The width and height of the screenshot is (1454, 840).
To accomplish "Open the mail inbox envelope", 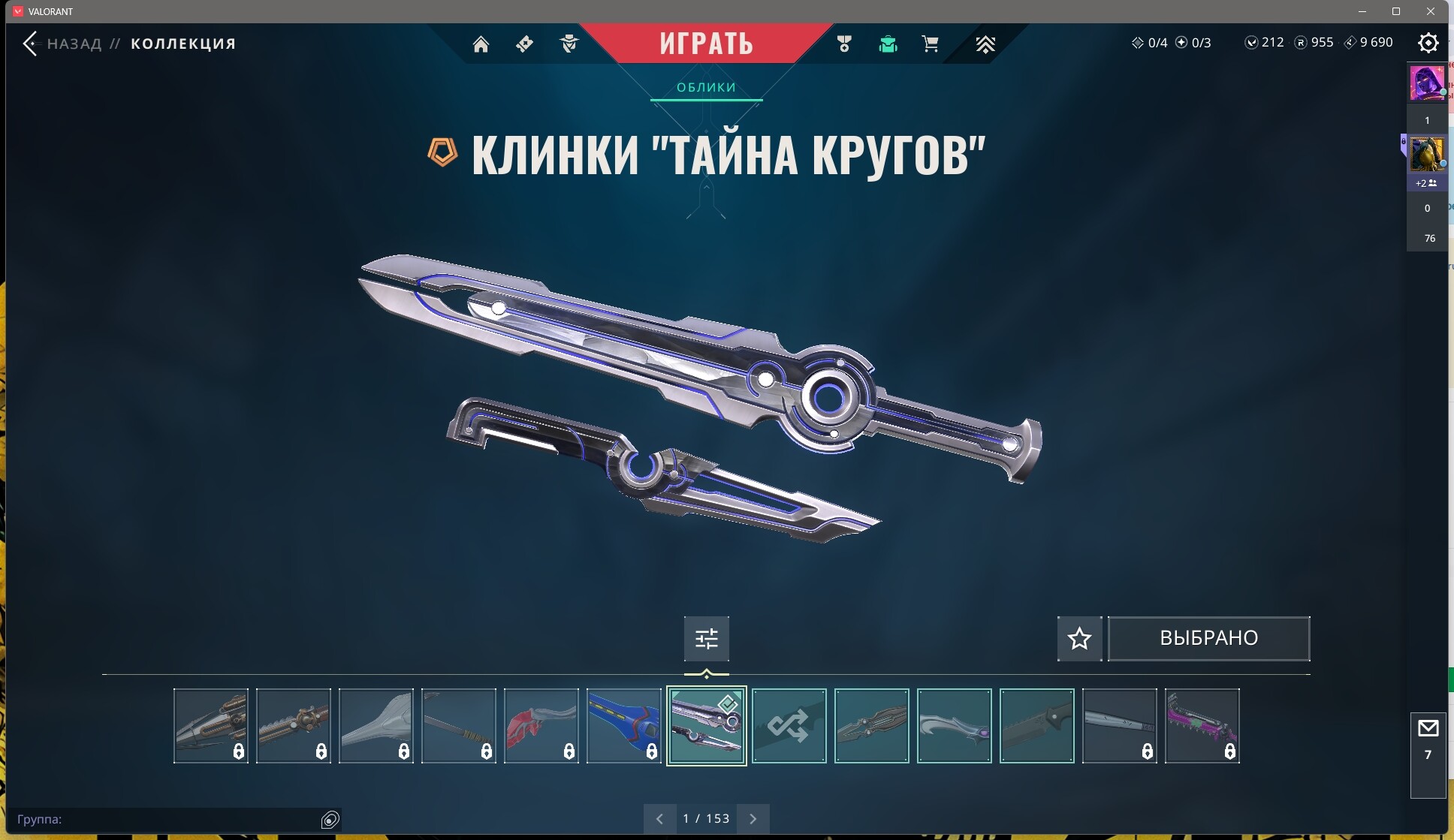I will tap(1428, 728).
